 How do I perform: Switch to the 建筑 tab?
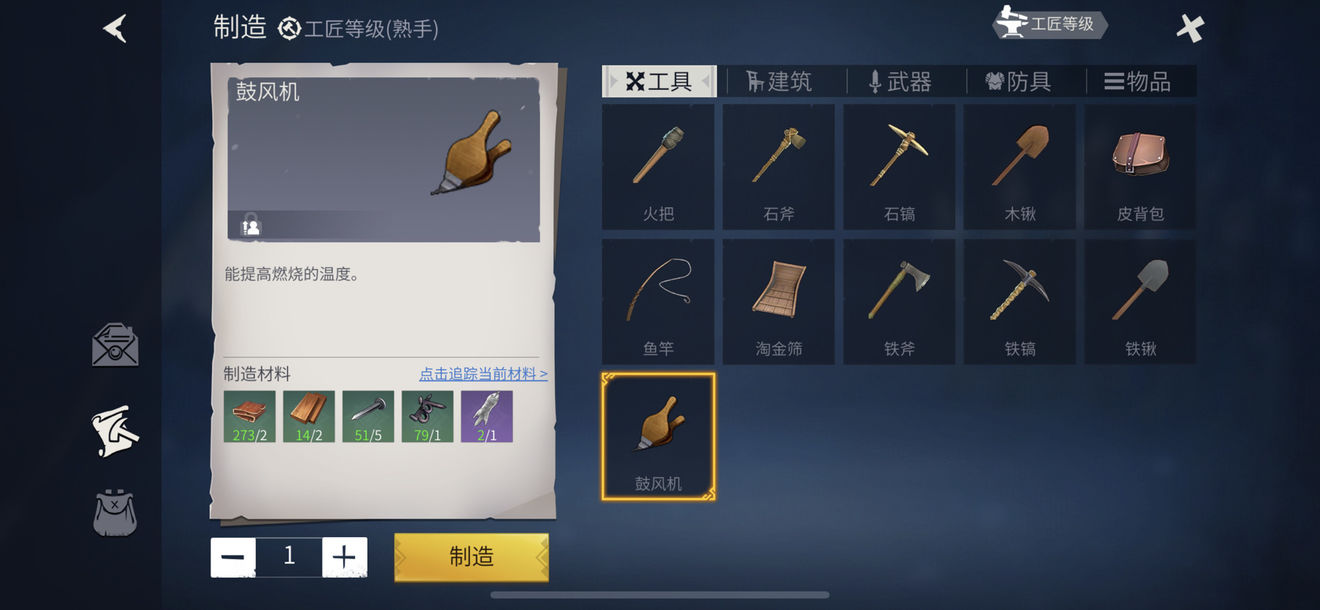779,82
